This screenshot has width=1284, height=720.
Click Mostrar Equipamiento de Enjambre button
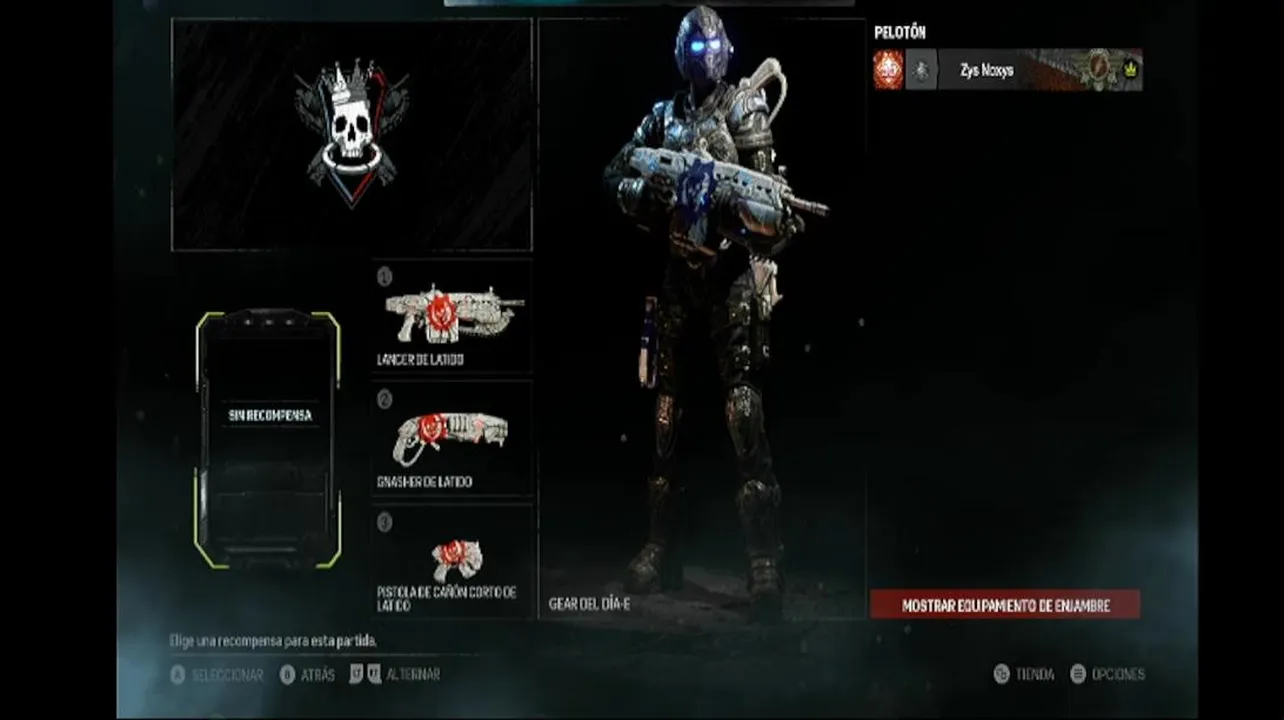(x=1005, y=605)
